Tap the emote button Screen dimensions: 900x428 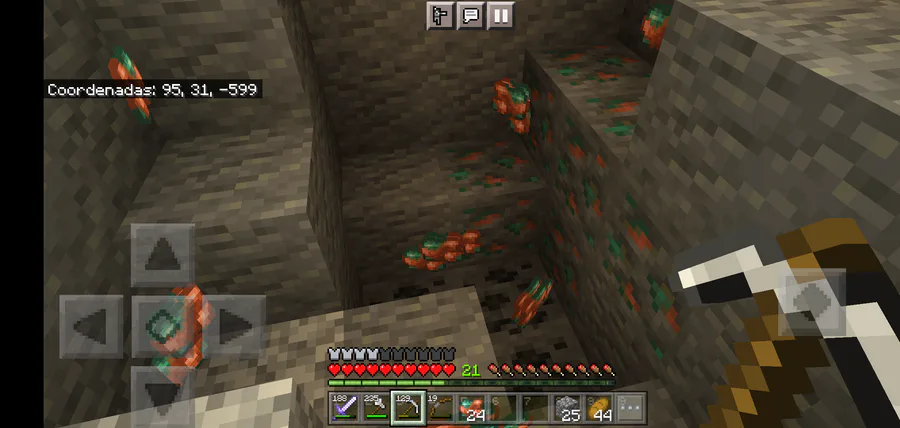440,15
